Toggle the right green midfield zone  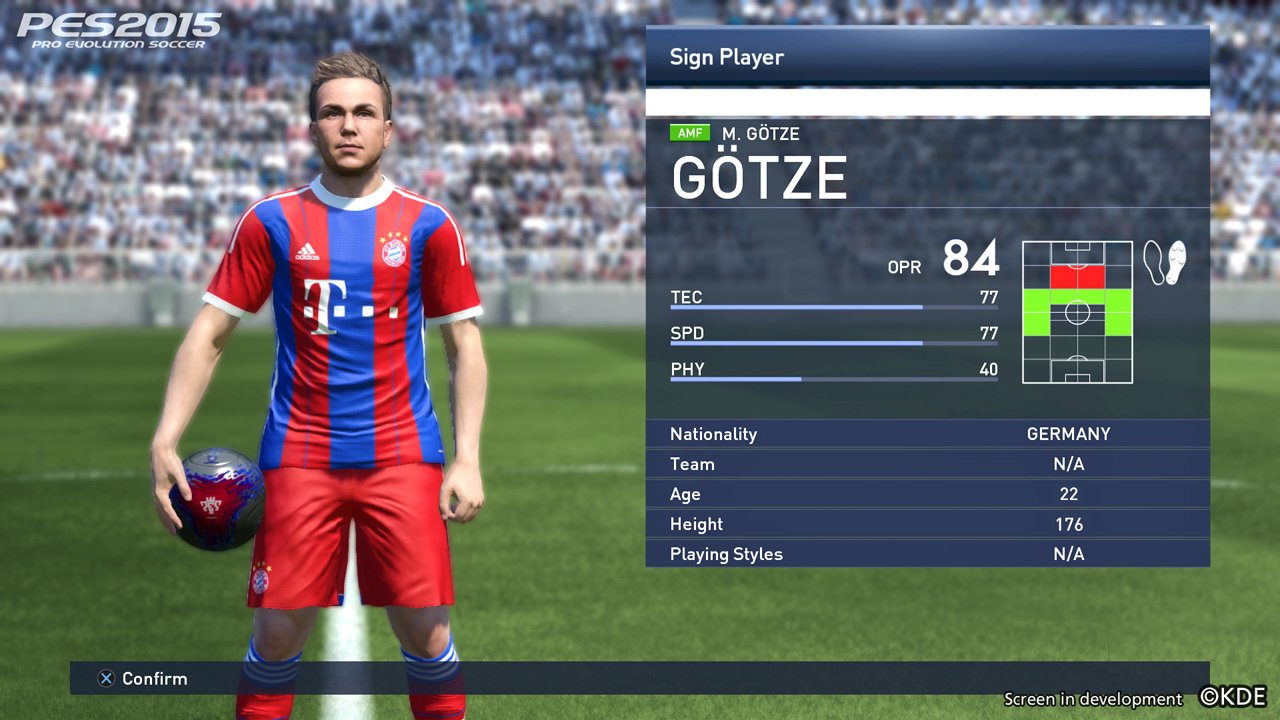pyautogui.click(x=1118, y=311)
